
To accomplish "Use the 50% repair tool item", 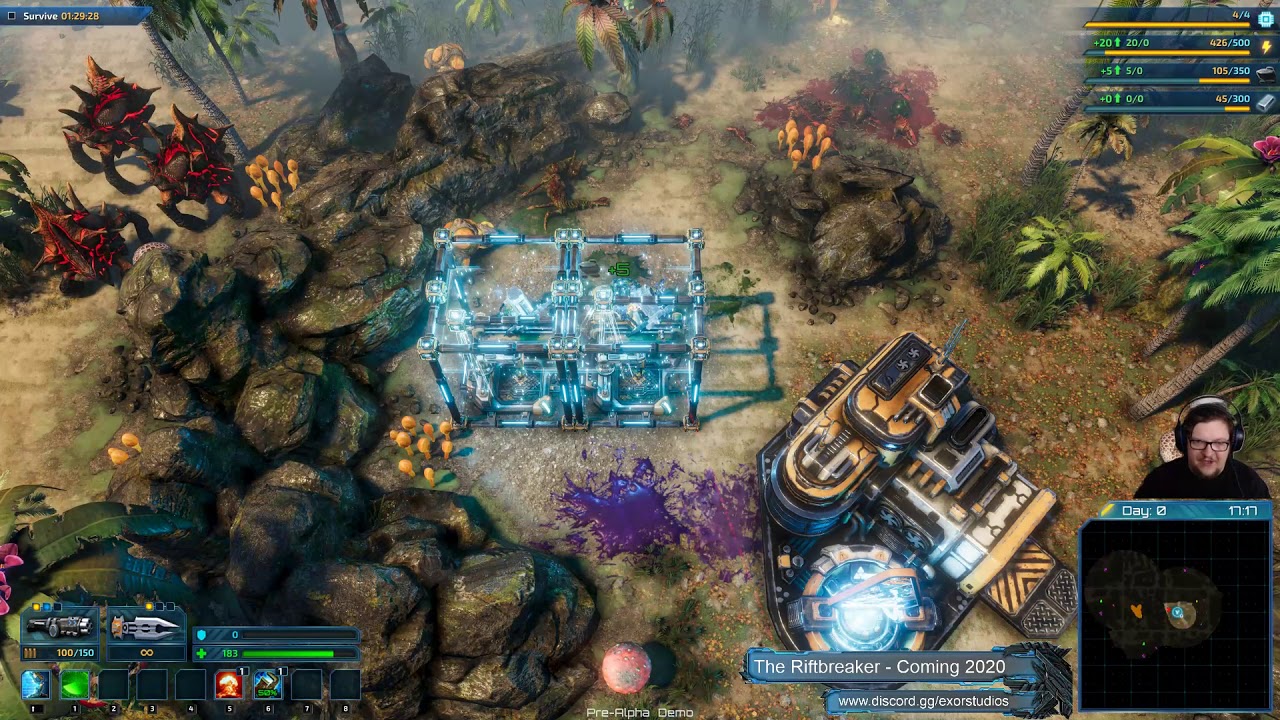I will [267, 685].
